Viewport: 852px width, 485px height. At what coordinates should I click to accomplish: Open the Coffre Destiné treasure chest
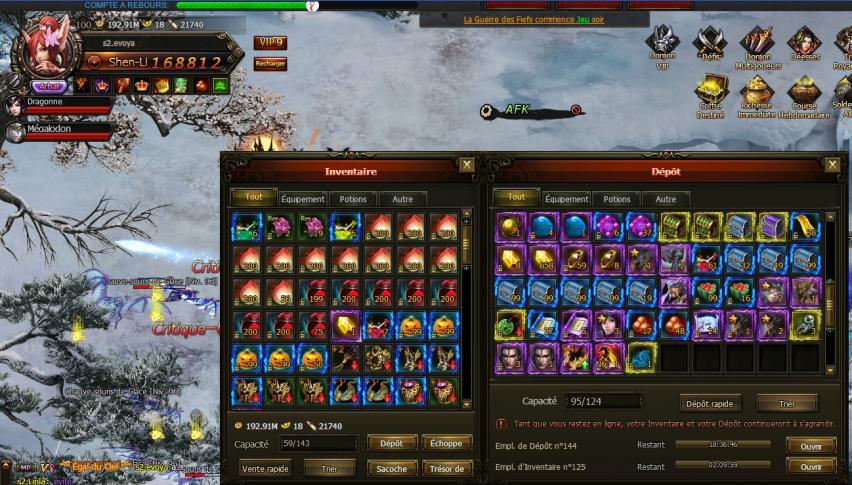point(710,95)
